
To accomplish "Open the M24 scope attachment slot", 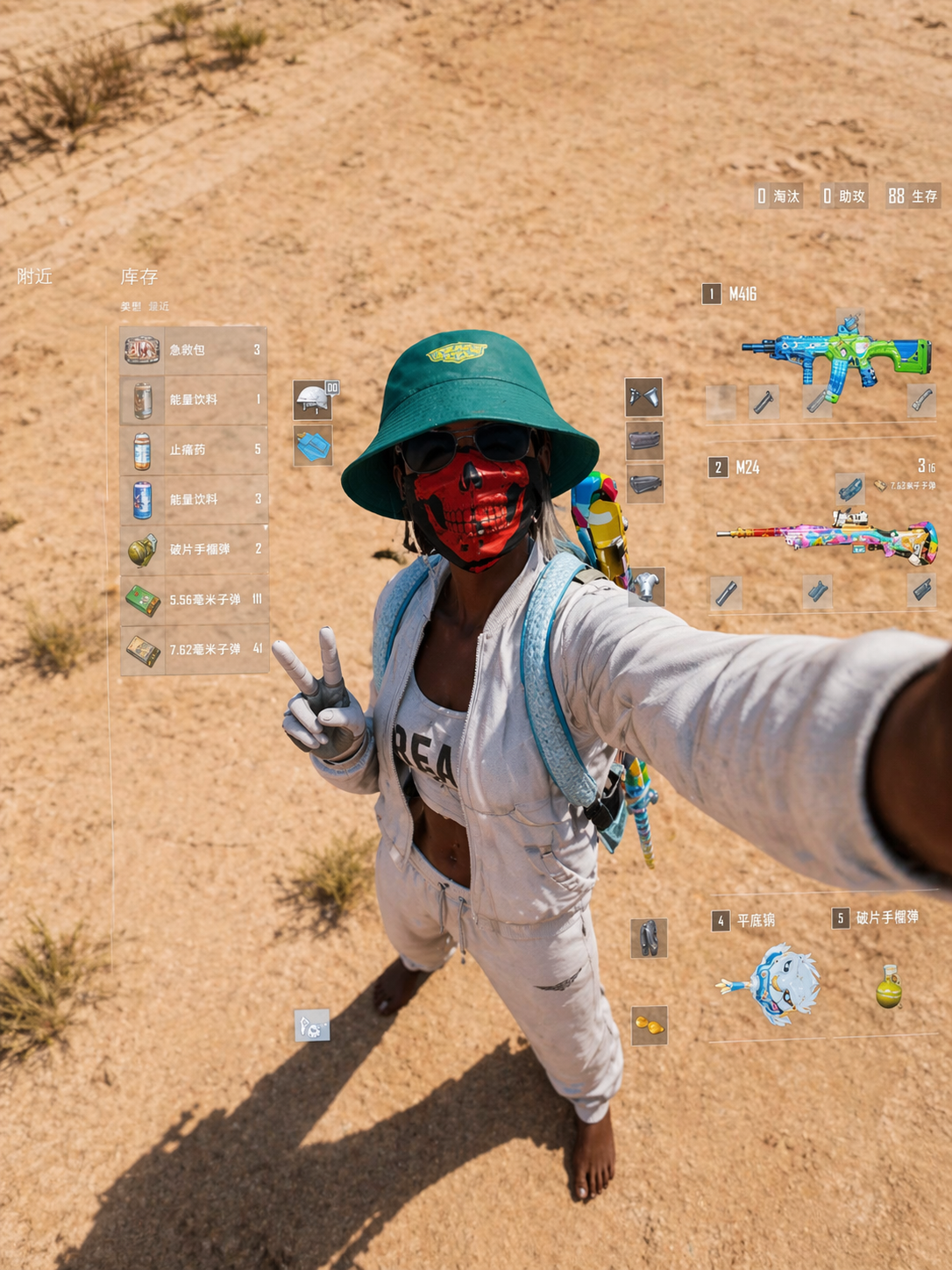I will pyautogui.click(x=849, y=488).
